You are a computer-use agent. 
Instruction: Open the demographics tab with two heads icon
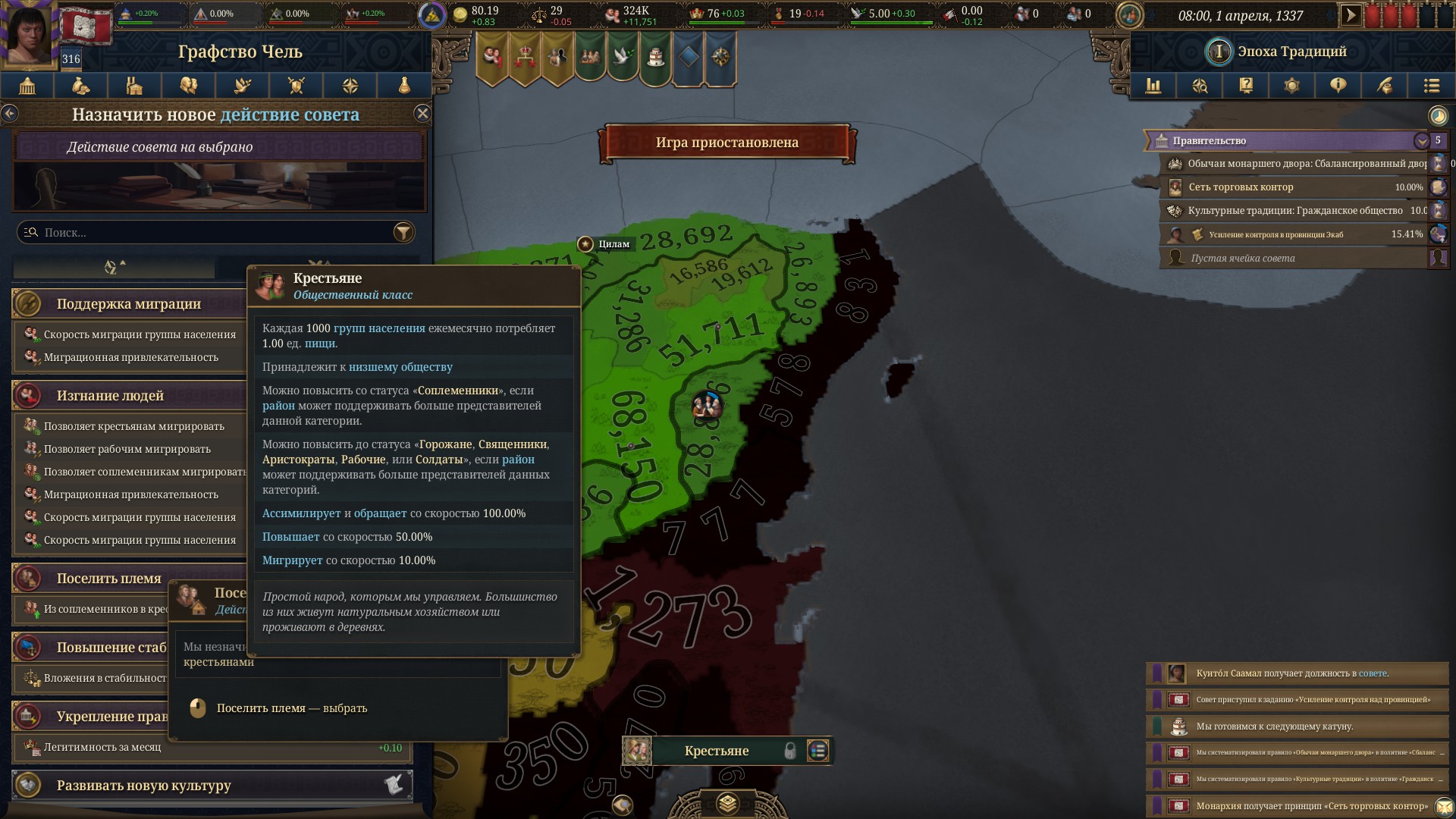[189, 86]
